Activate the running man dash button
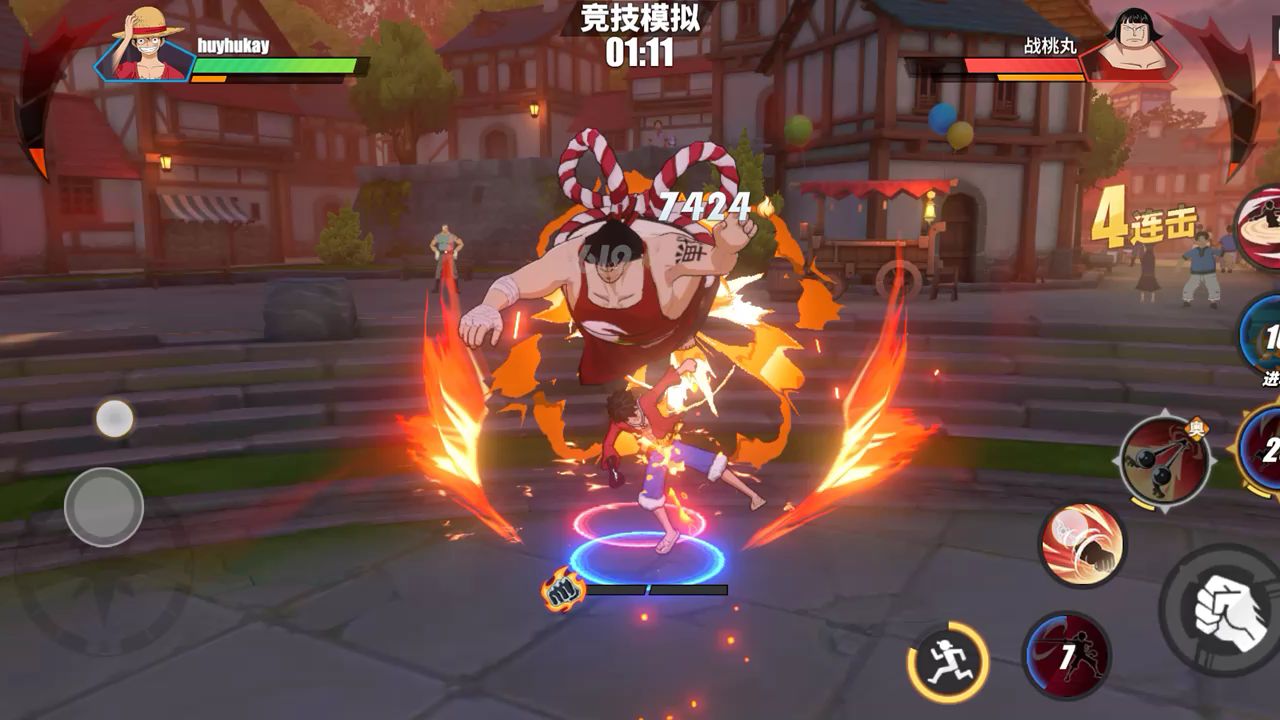This screenshot has height=720, width=1280. (x=947, y=662)
